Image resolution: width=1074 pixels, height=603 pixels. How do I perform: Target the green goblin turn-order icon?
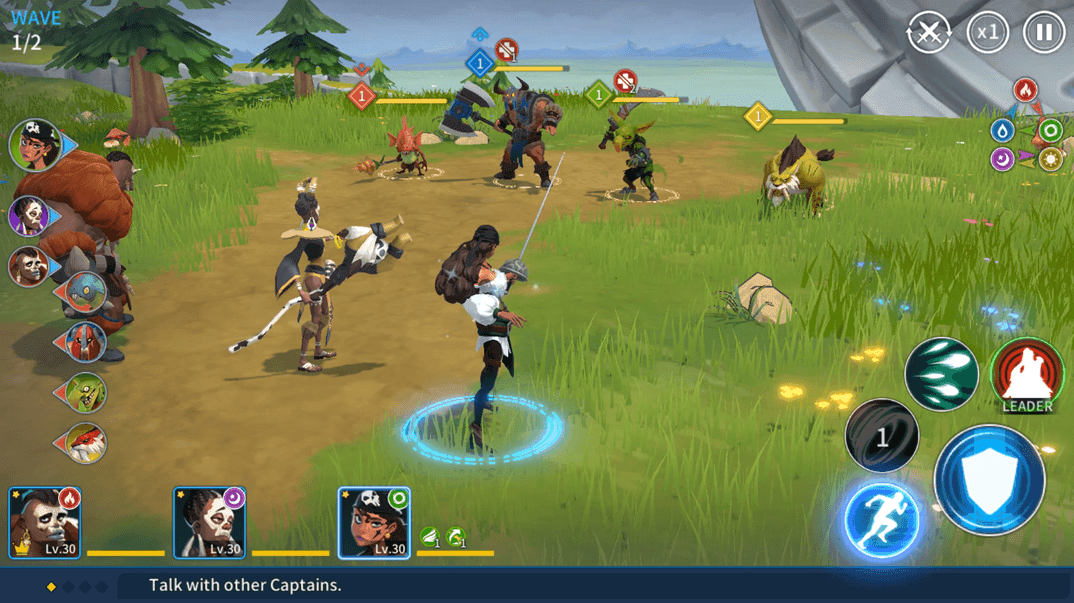click(85, 393)
